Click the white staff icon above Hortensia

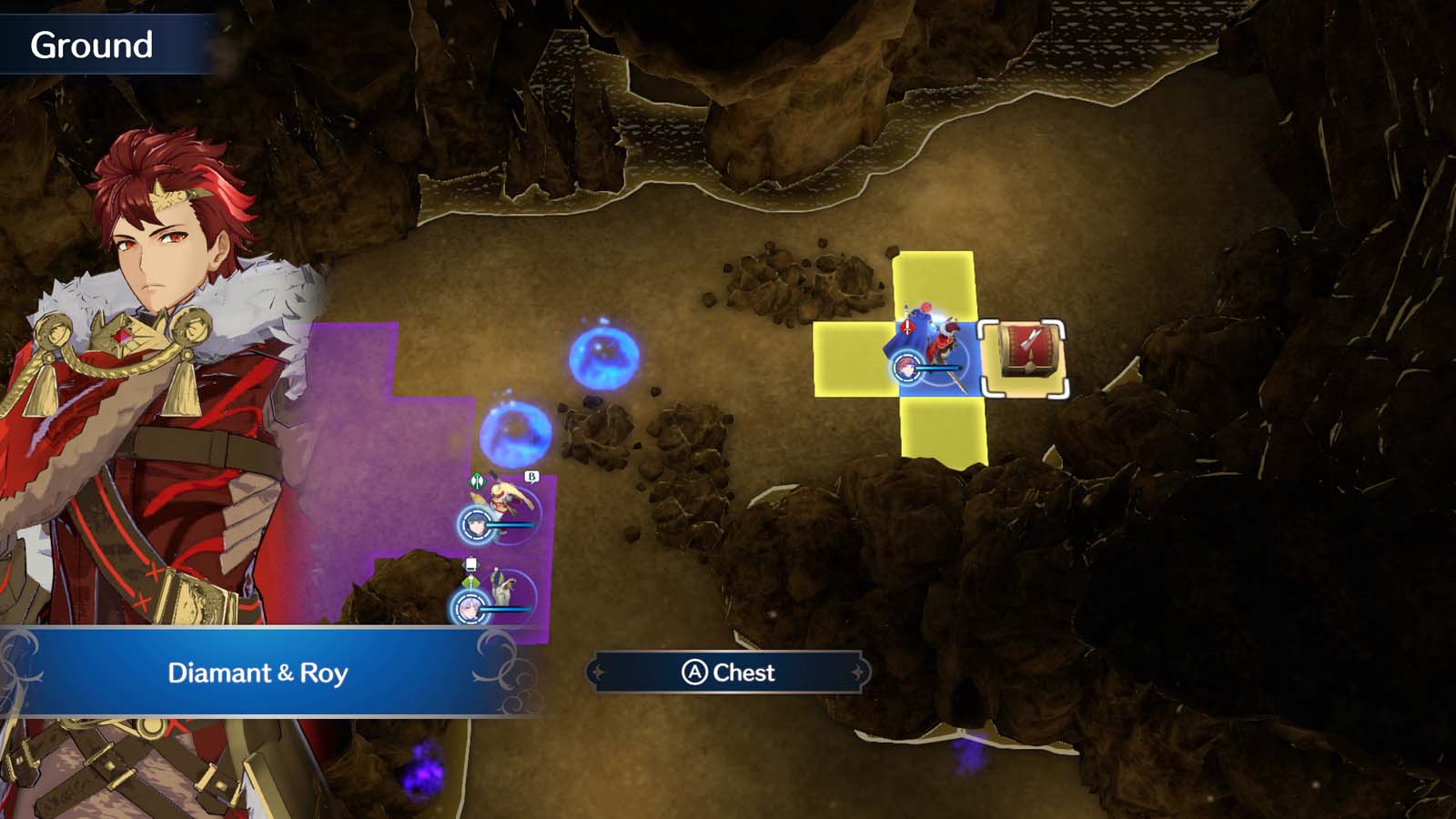(470, 562)
